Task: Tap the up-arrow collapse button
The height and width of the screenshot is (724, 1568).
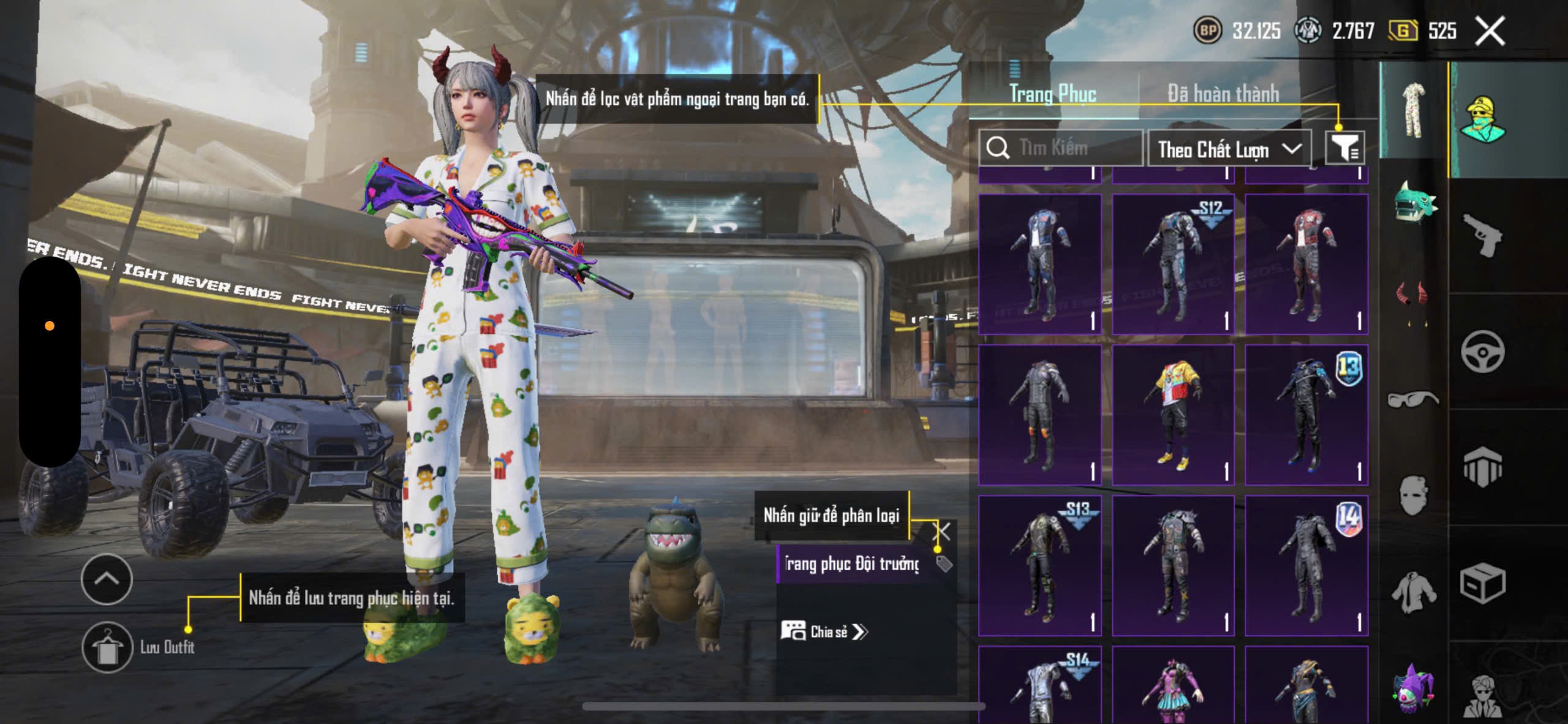Action: point(107,579)
